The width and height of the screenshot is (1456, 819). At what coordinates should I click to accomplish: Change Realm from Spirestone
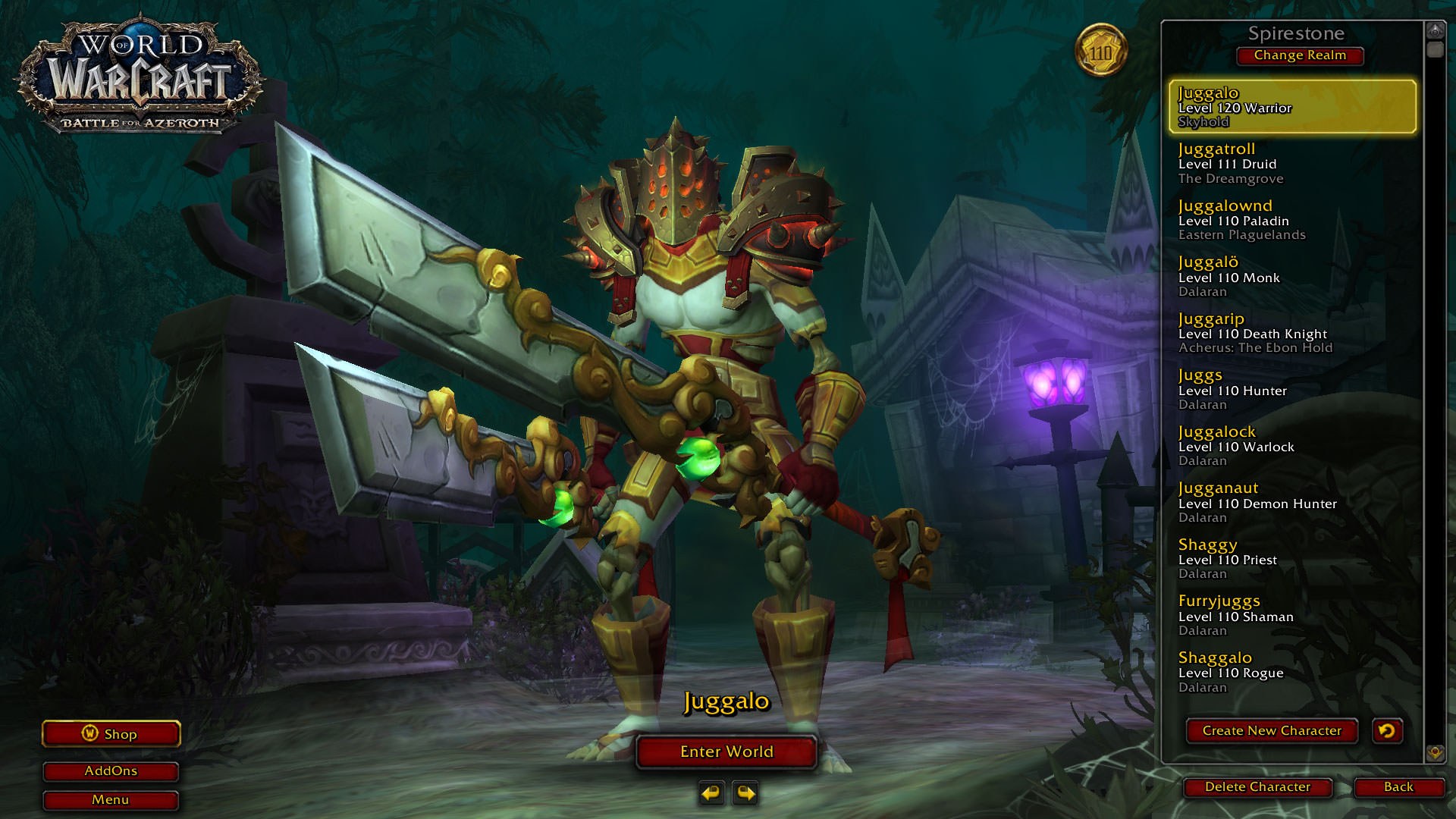tap(1299, 55)
